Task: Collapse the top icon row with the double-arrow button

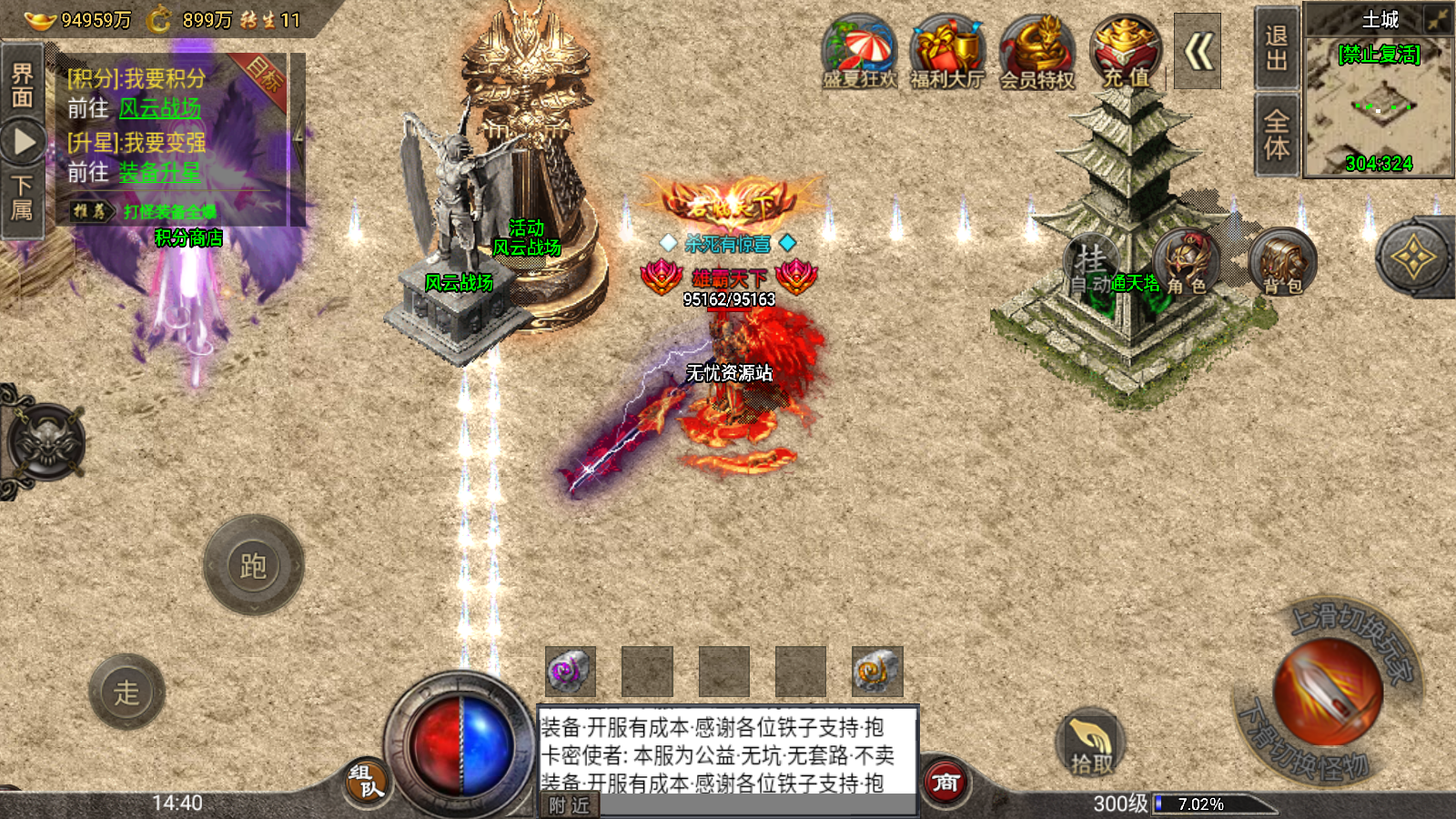Action: tap(1198, 52)
